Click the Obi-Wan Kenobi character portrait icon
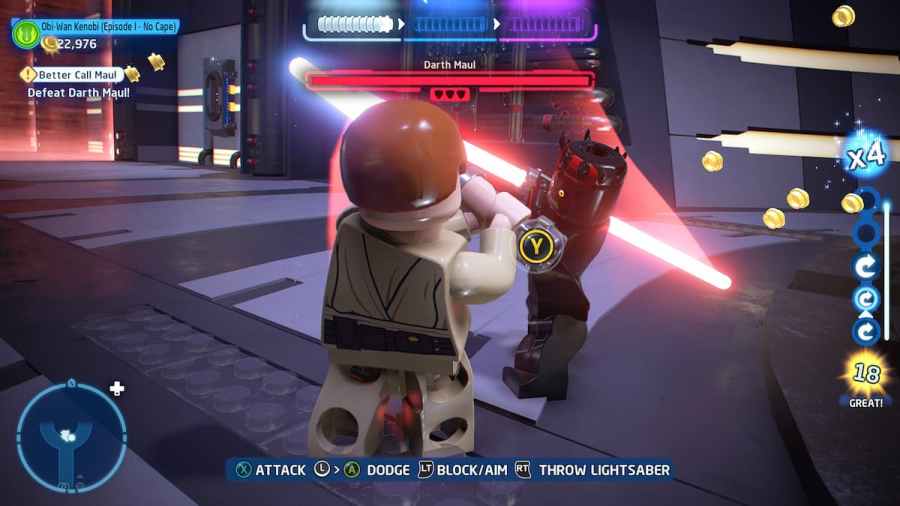900x506 pixels. coord(25,33)
